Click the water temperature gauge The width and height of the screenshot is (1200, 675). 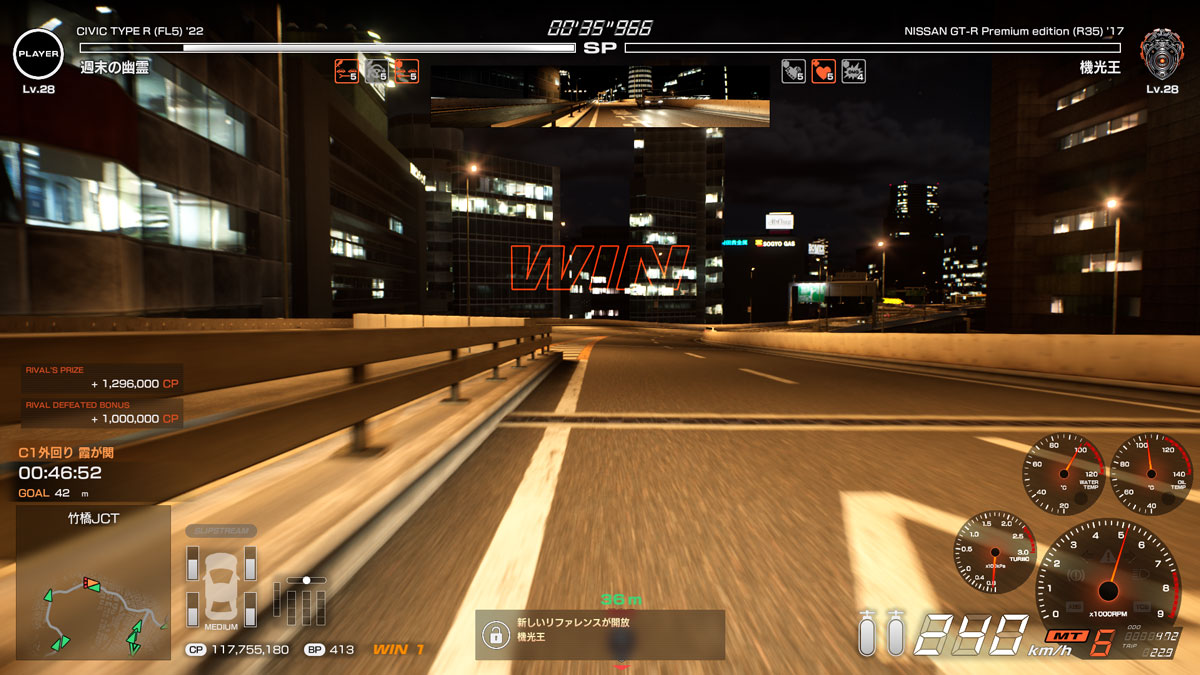tap(1062, 473)
